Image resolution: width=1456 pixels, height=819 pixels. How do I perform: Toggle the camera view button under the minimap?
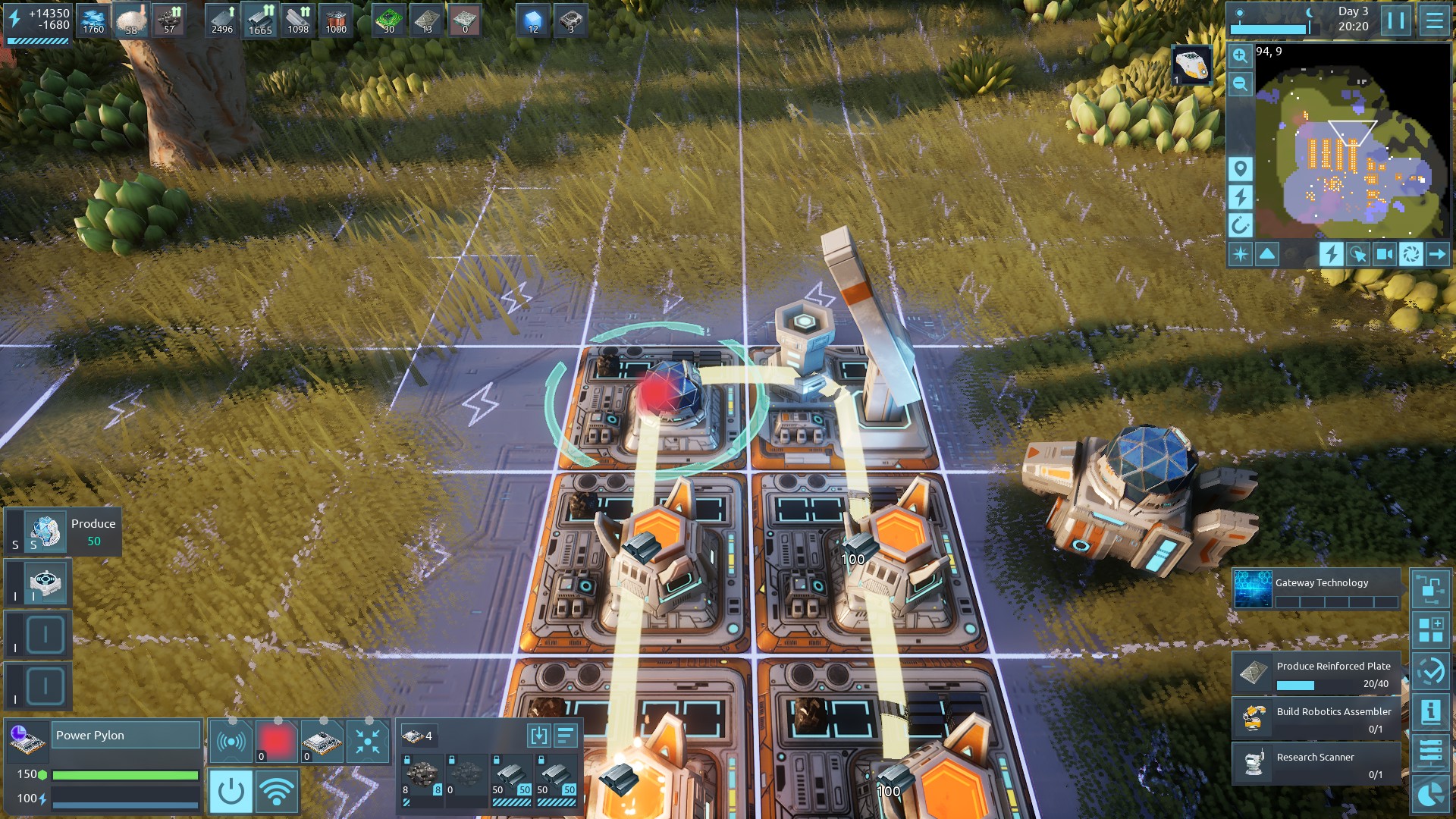pos(1384,254)
